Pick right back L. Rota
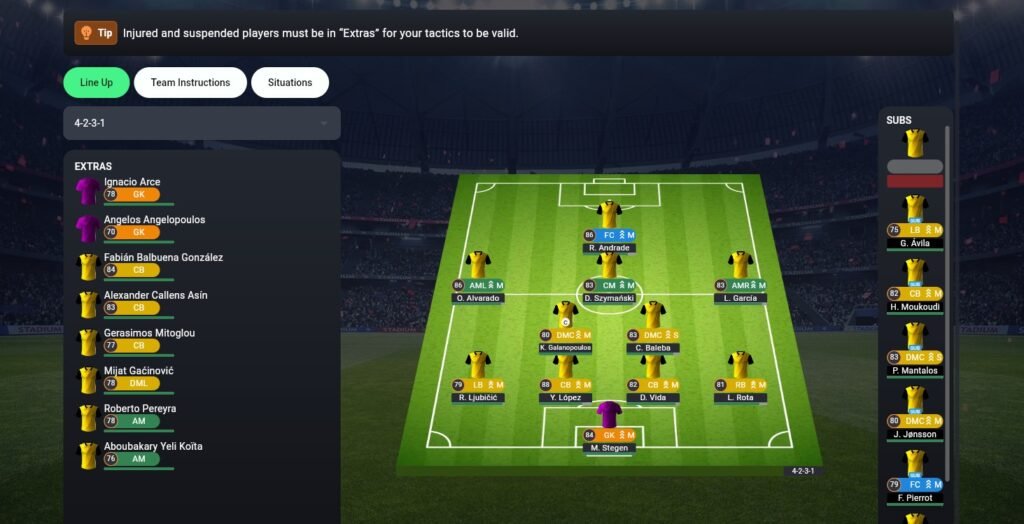Viewport: 1024px width, 524px height. (x=740, y=374)
